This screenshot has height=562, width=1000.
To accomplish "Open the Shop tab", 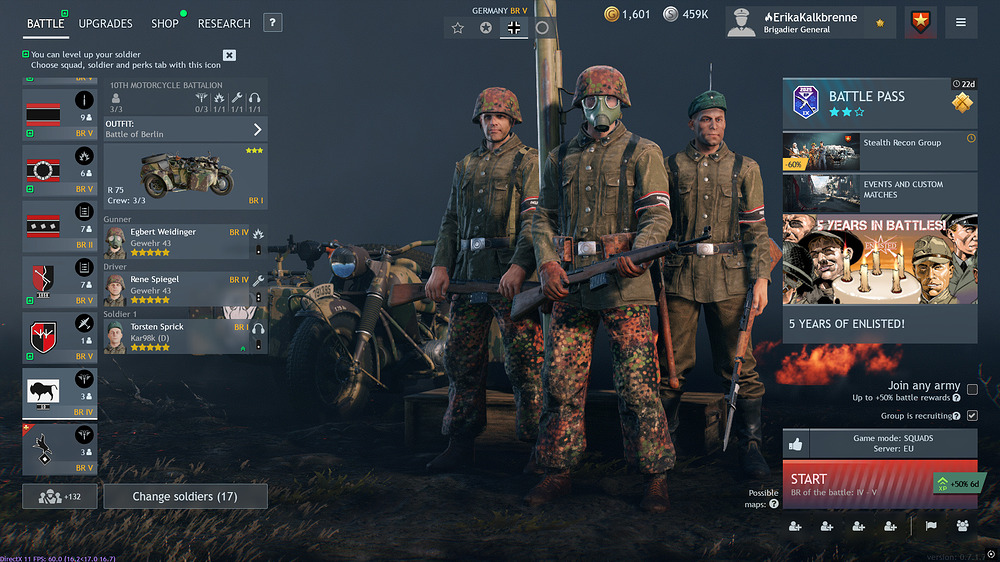I will pyautogui.click(x=165, y=23).
